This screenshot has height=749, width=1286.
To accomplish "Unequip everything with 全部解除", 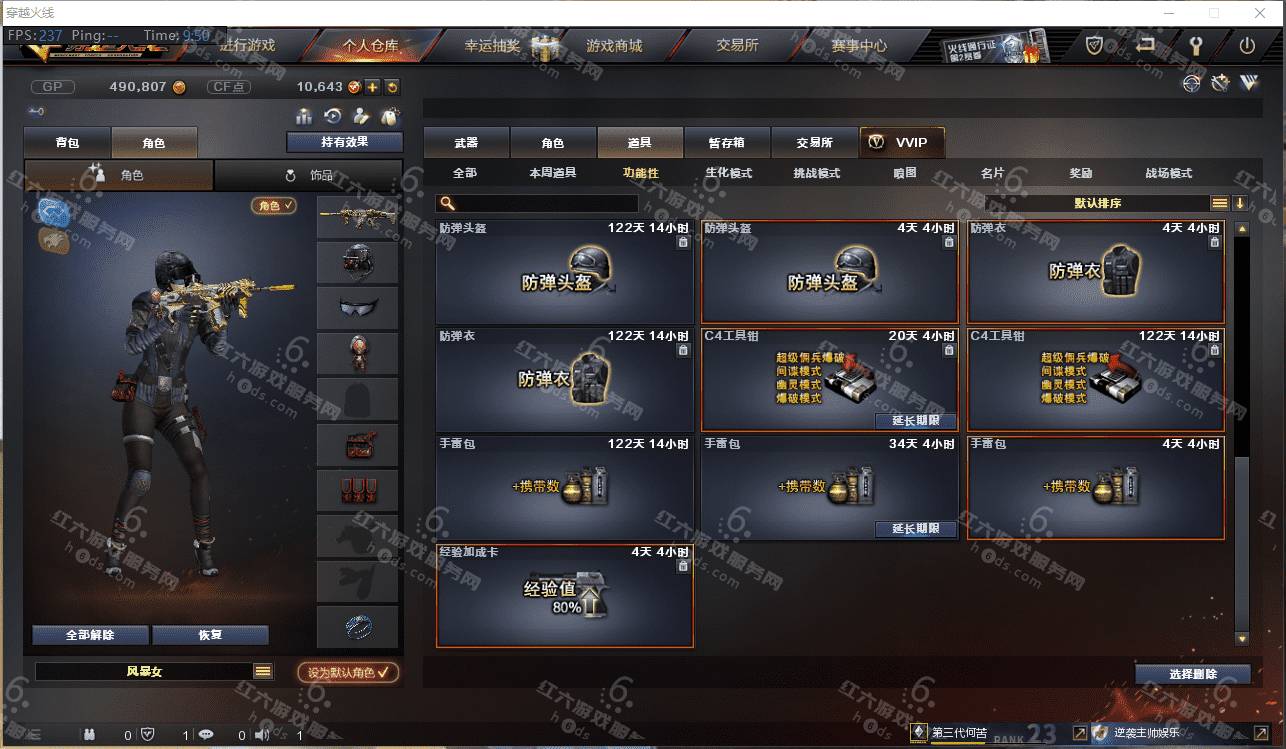I will click(x=90, y=635).
